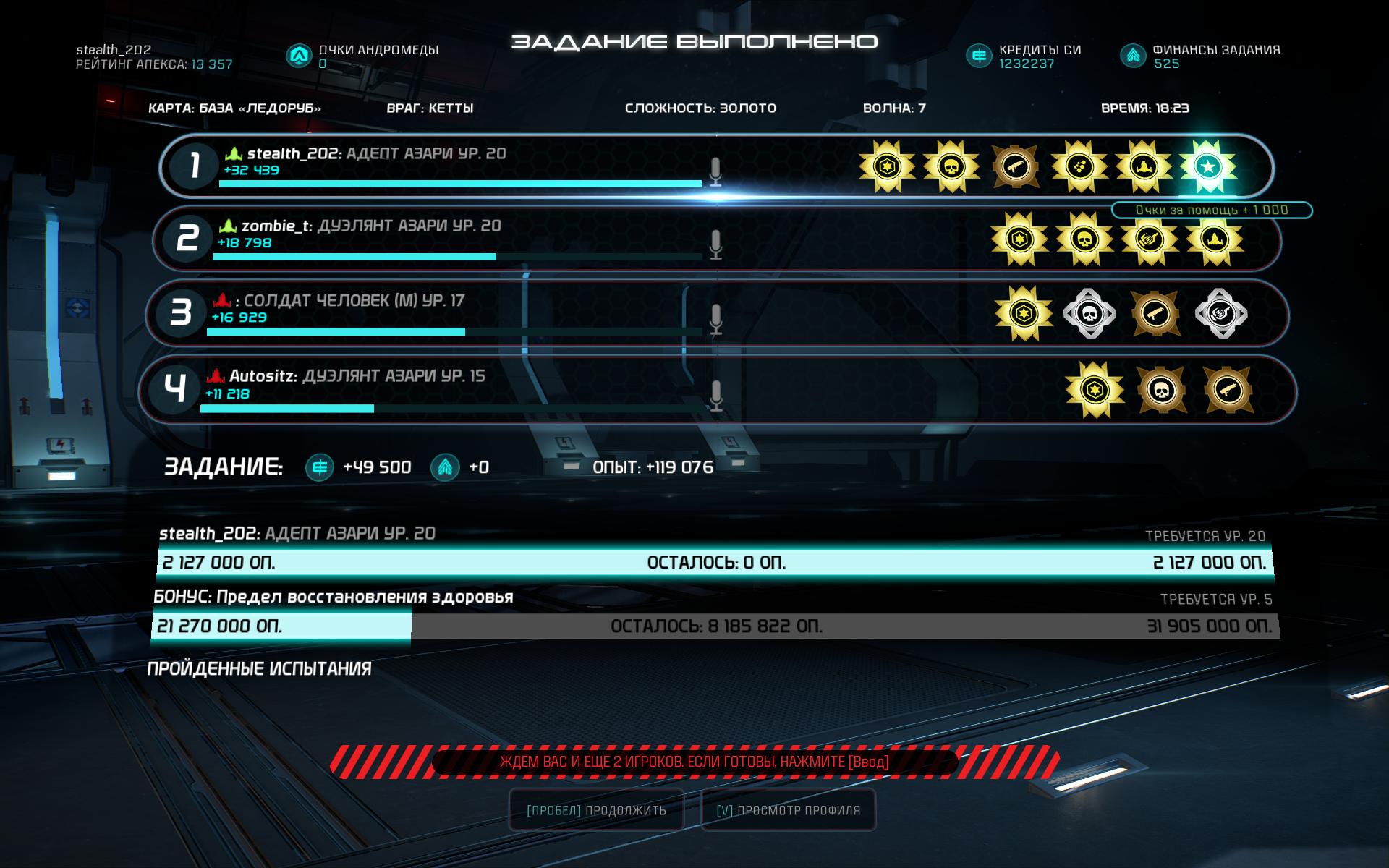Click stealth_202's bronze rifle medal
1389x868 pixels.
click(1015, 167)
